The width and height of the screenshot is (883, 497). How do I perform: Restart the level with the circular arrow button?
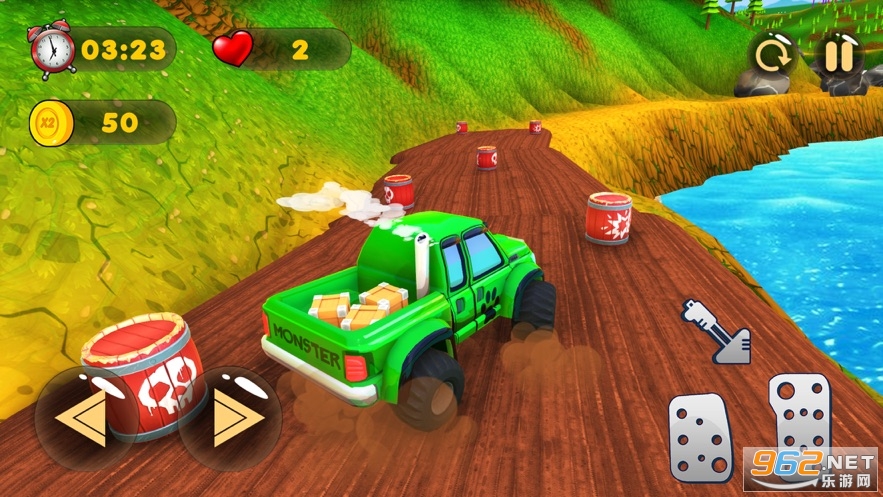tap(773, 55)
